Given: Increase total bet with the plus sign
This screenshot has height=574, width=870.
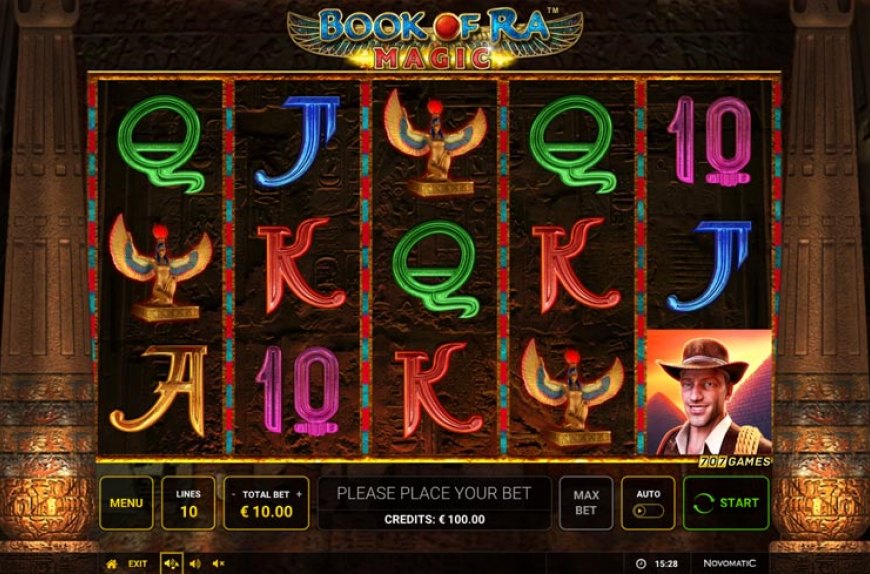Looking at the screenshot, I should (x=298, y=494).
